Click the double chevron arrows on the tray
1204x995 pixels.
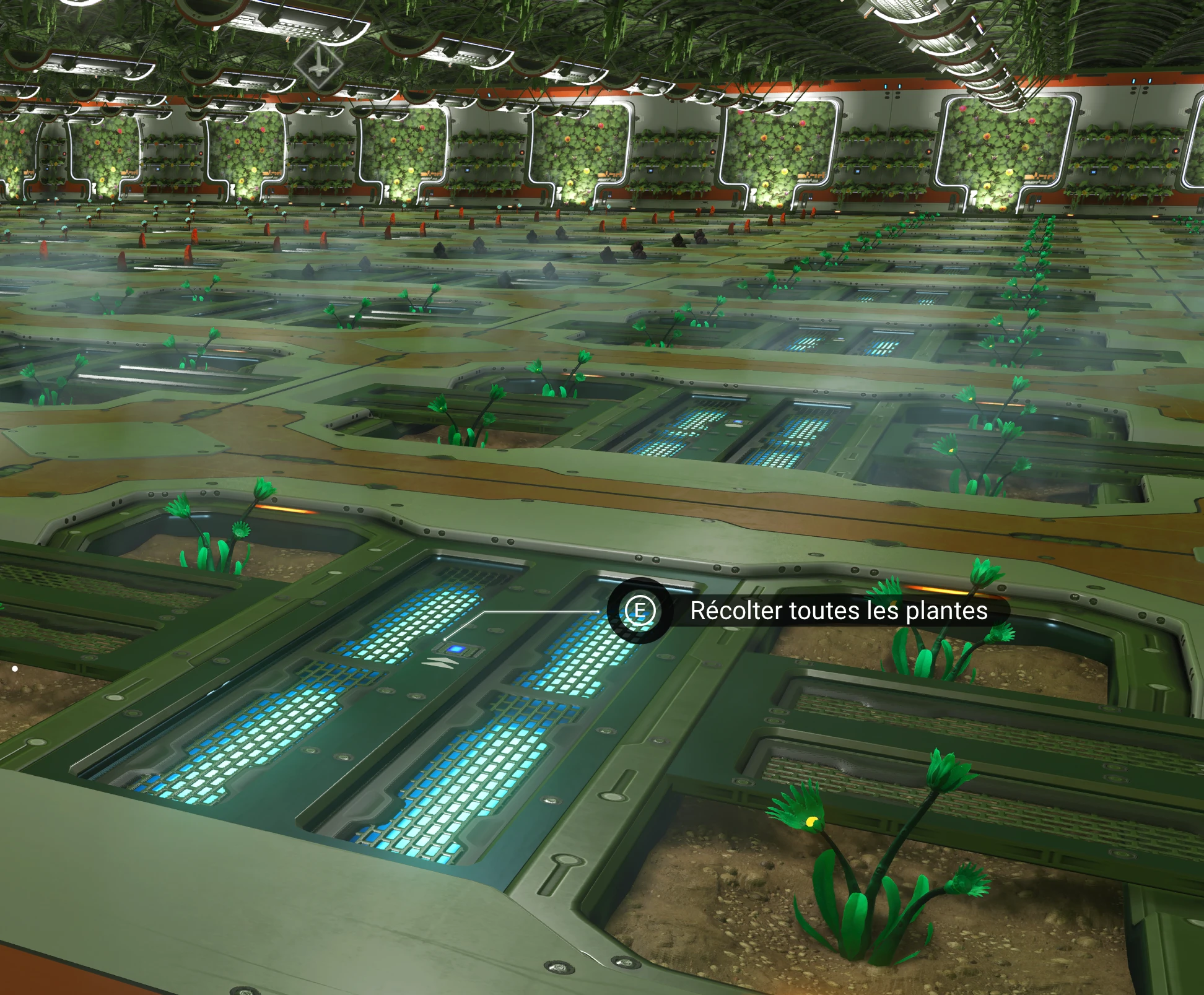click(x=440, y=663)
